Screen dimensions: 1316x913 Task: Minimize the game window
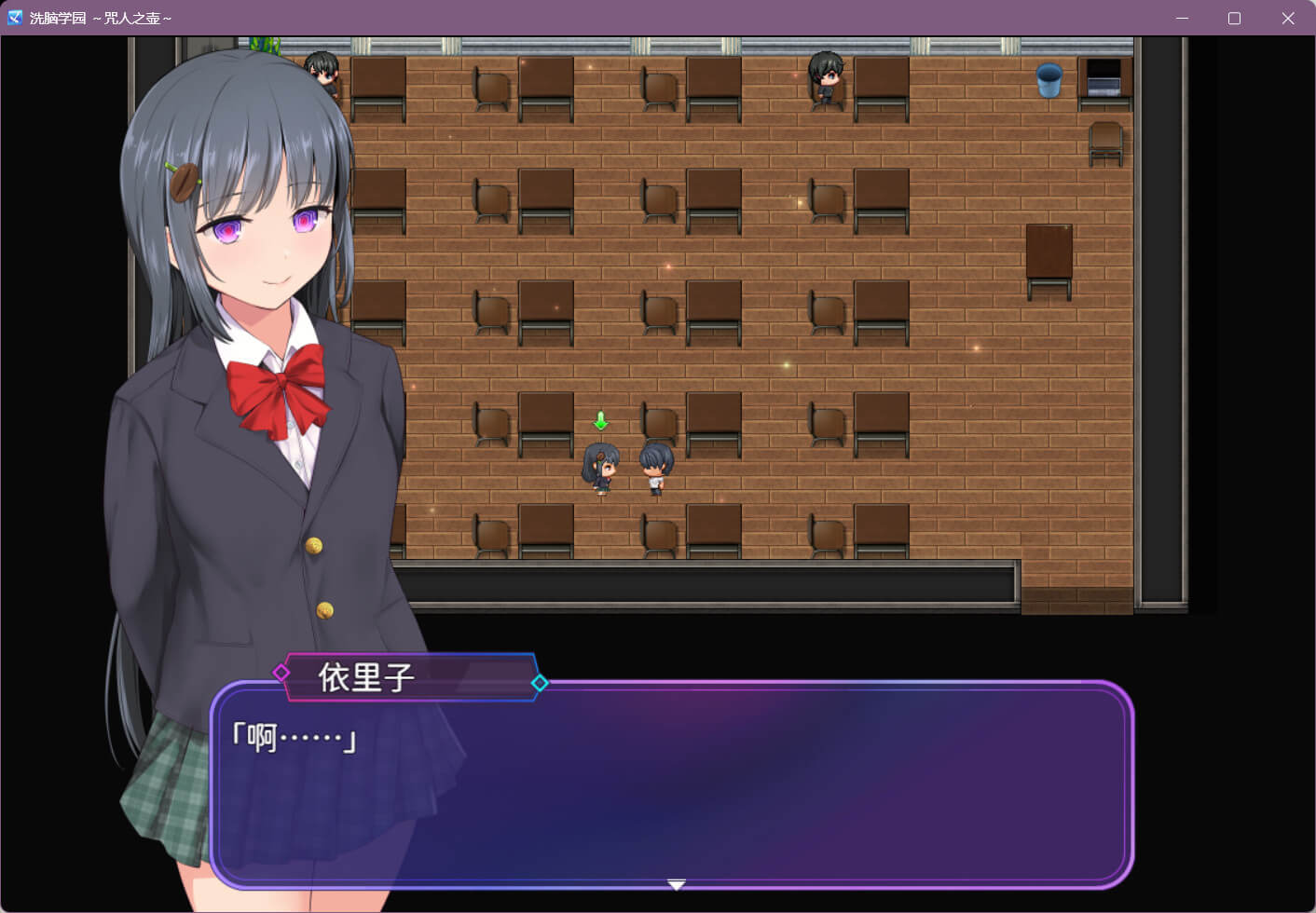pyautogui.click(x=1182, y=18)
